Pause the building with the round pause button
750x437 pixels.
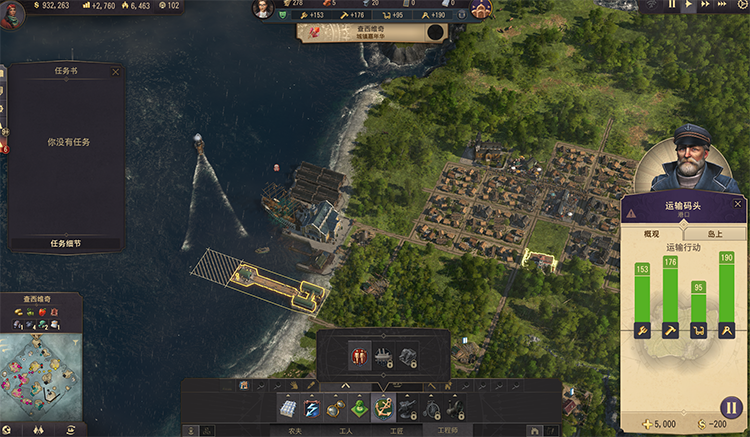(730, 408)
